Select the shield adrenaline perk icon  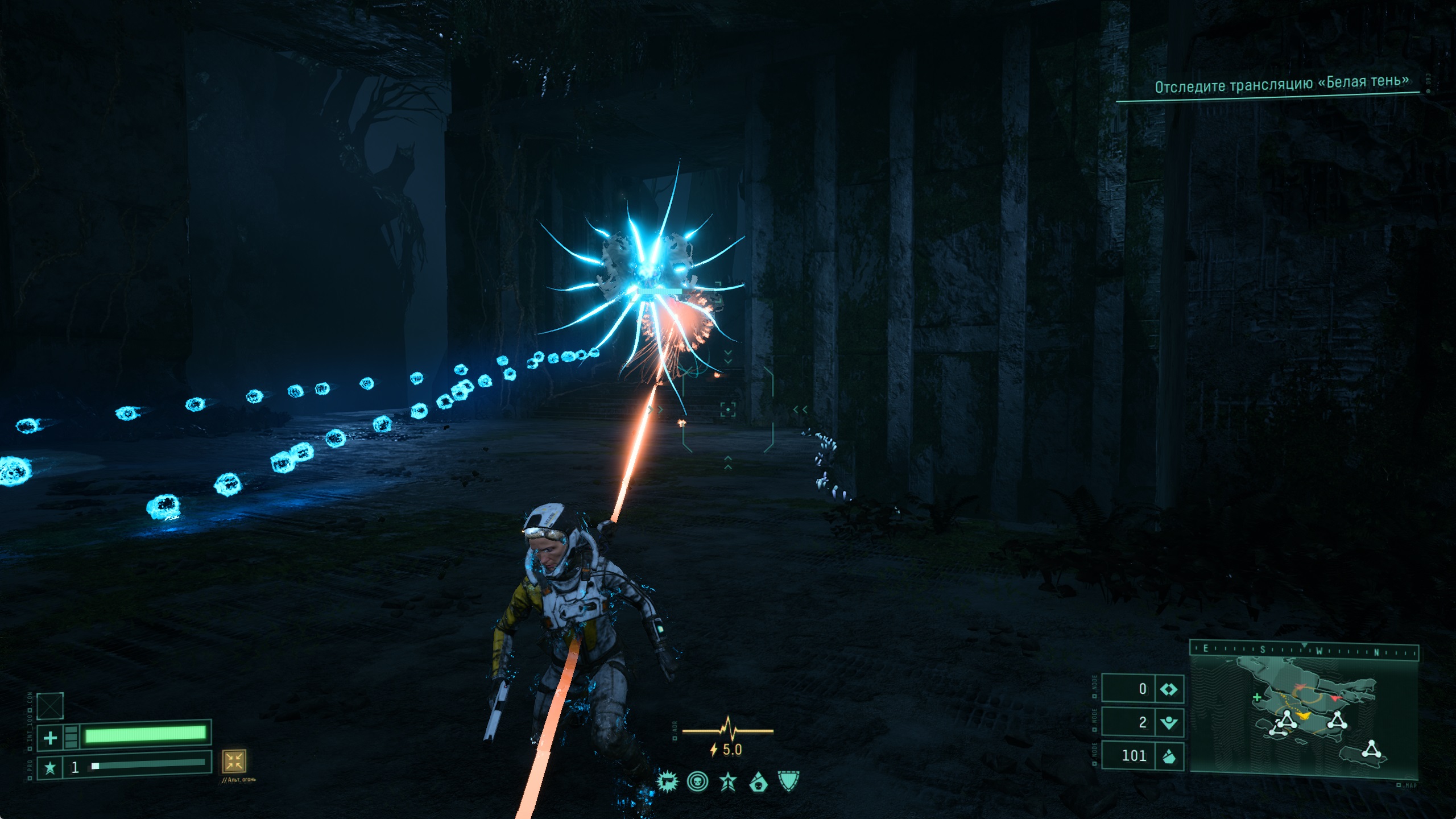click(x=788, y=781)
